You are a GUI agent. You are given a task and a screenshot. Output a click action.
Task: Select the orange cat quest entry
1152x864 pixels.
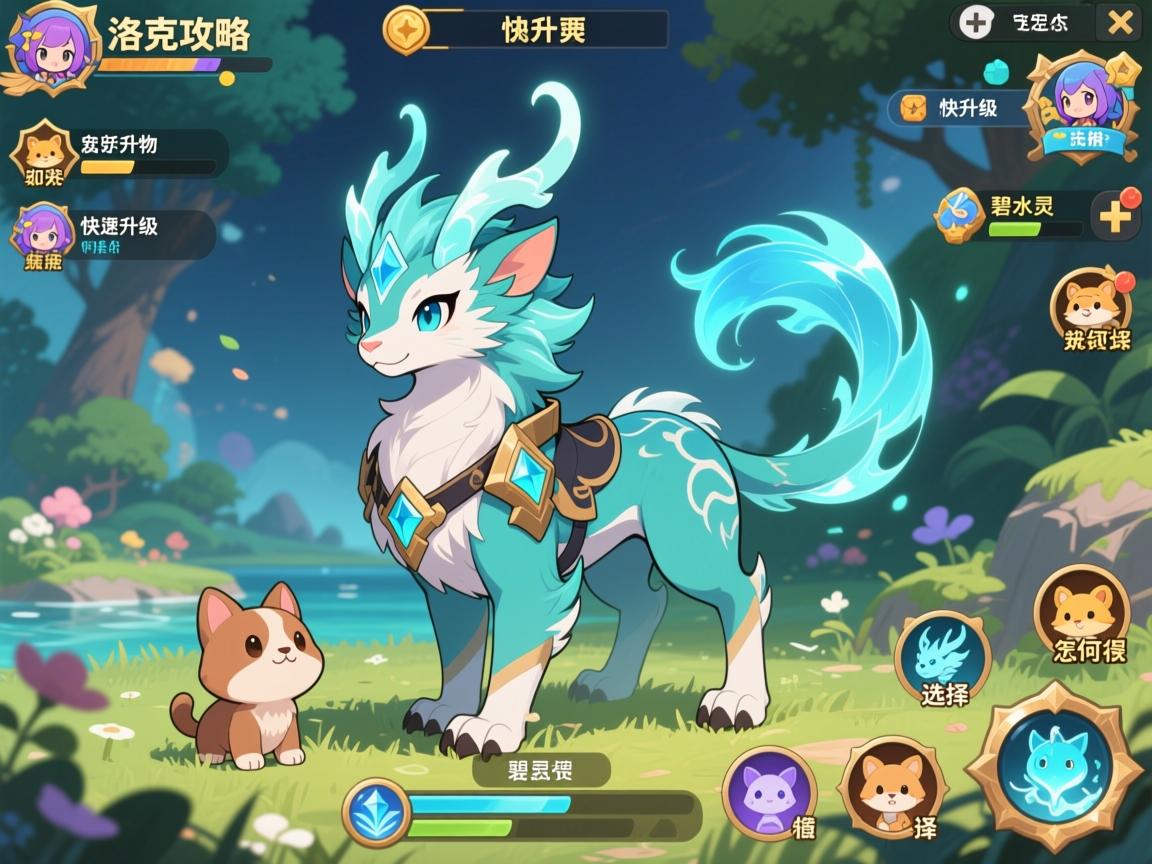42,153
